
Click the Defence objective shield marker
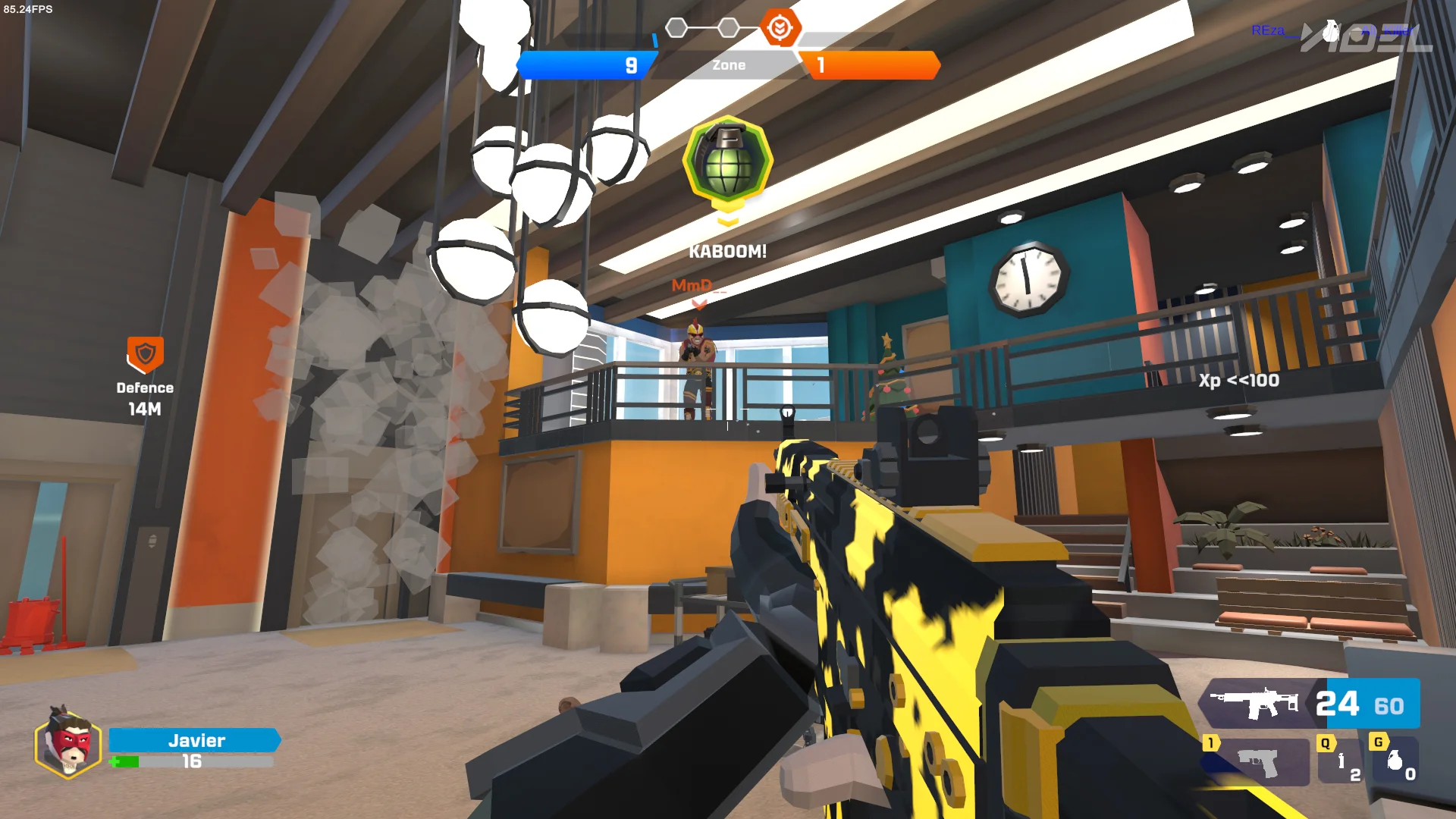coord(145,354)
